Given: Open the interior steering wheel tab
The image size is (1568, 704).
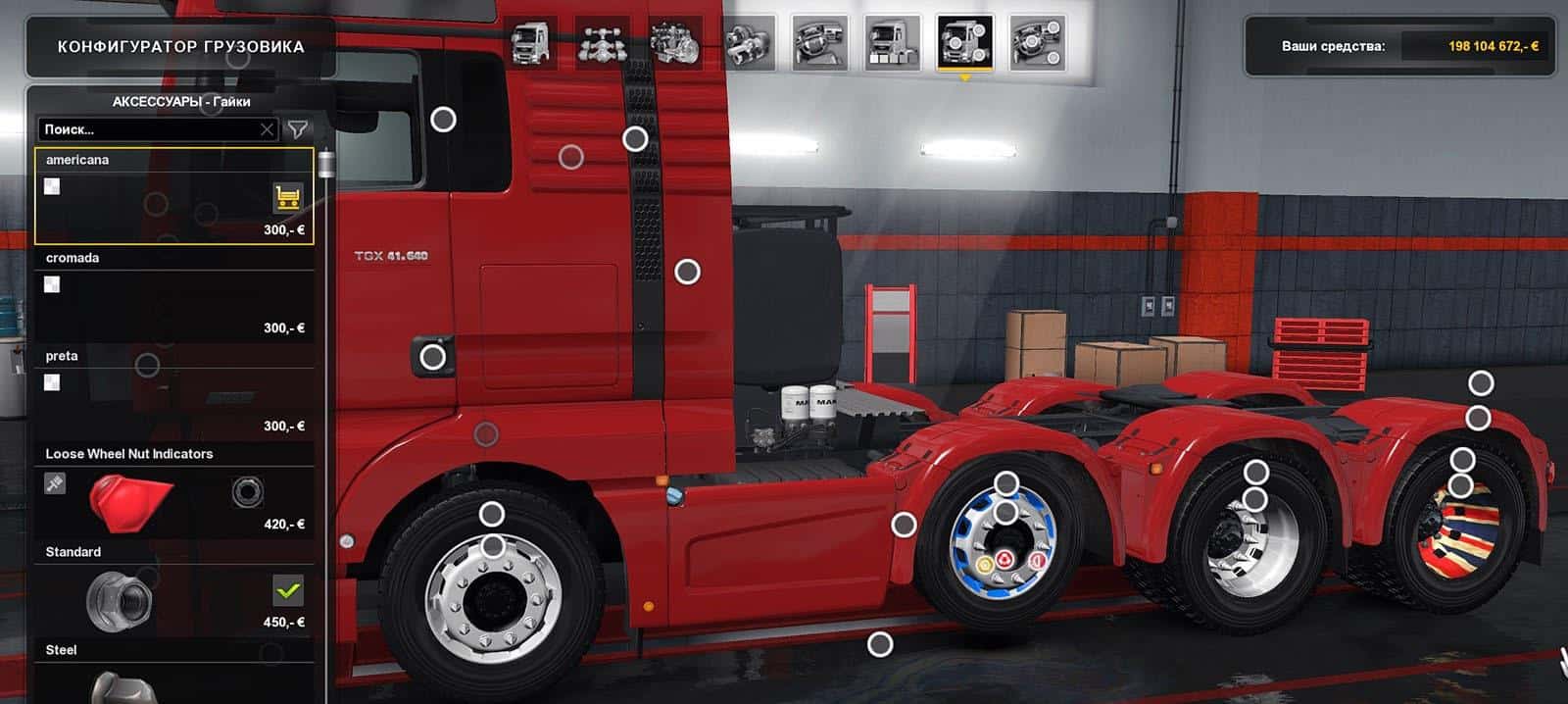Looking at the screenshot, I should coord(820,43).
